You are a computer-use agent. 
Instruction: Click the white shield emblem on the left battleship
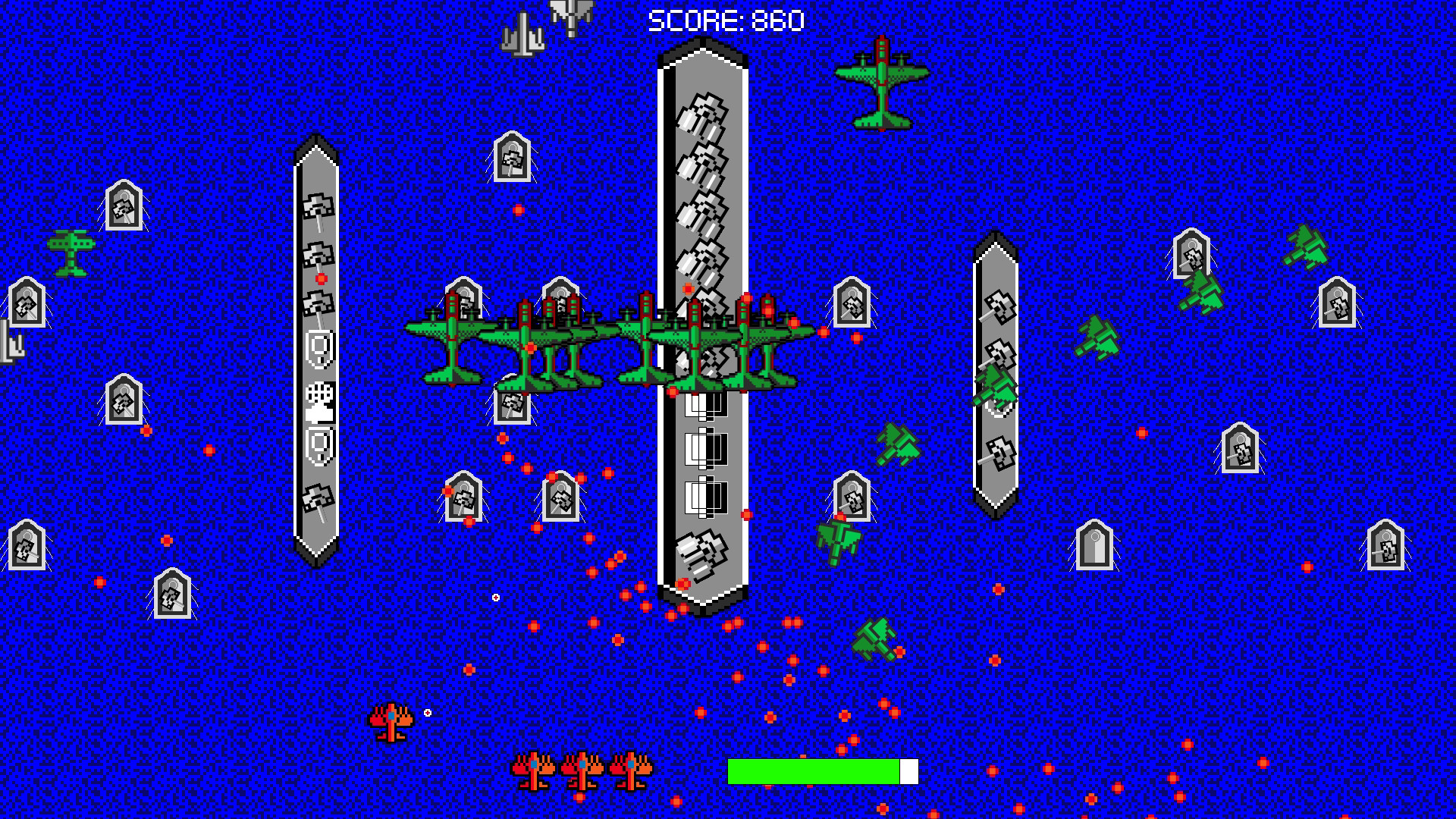318,348
